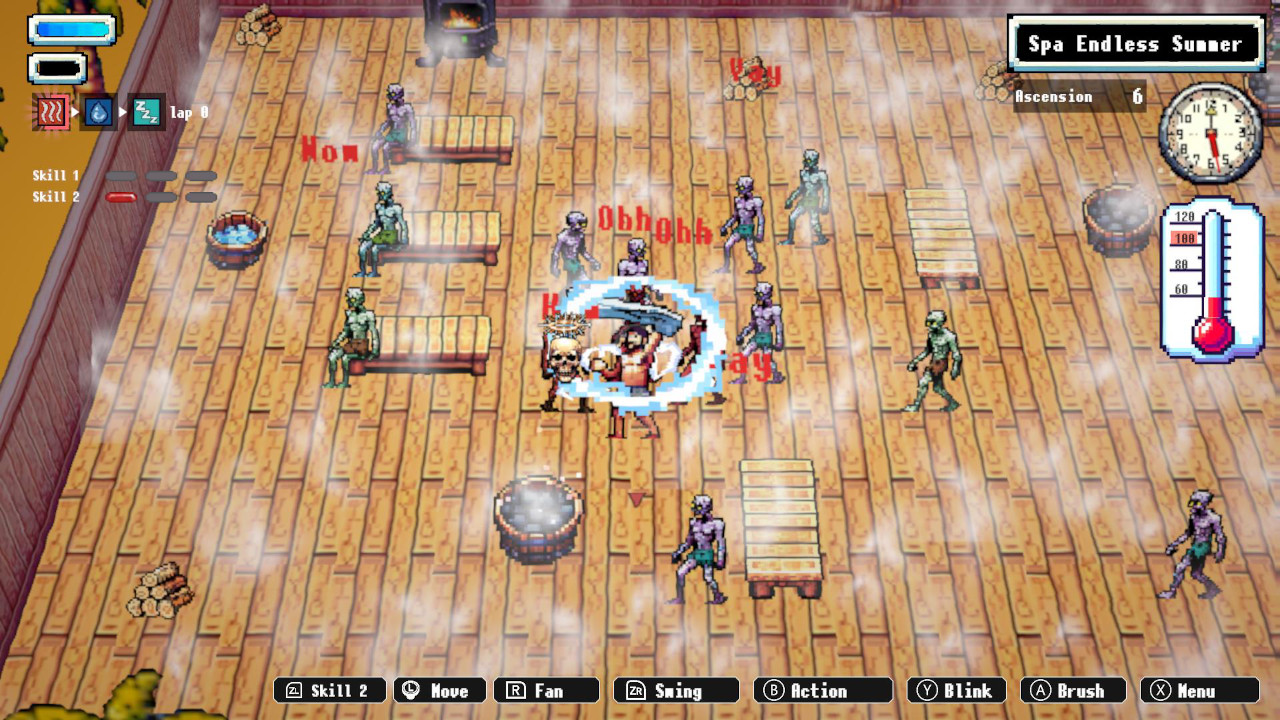Click the Fan (R) action icon
Screen dimensions: 1280x720
pos(547,690)
